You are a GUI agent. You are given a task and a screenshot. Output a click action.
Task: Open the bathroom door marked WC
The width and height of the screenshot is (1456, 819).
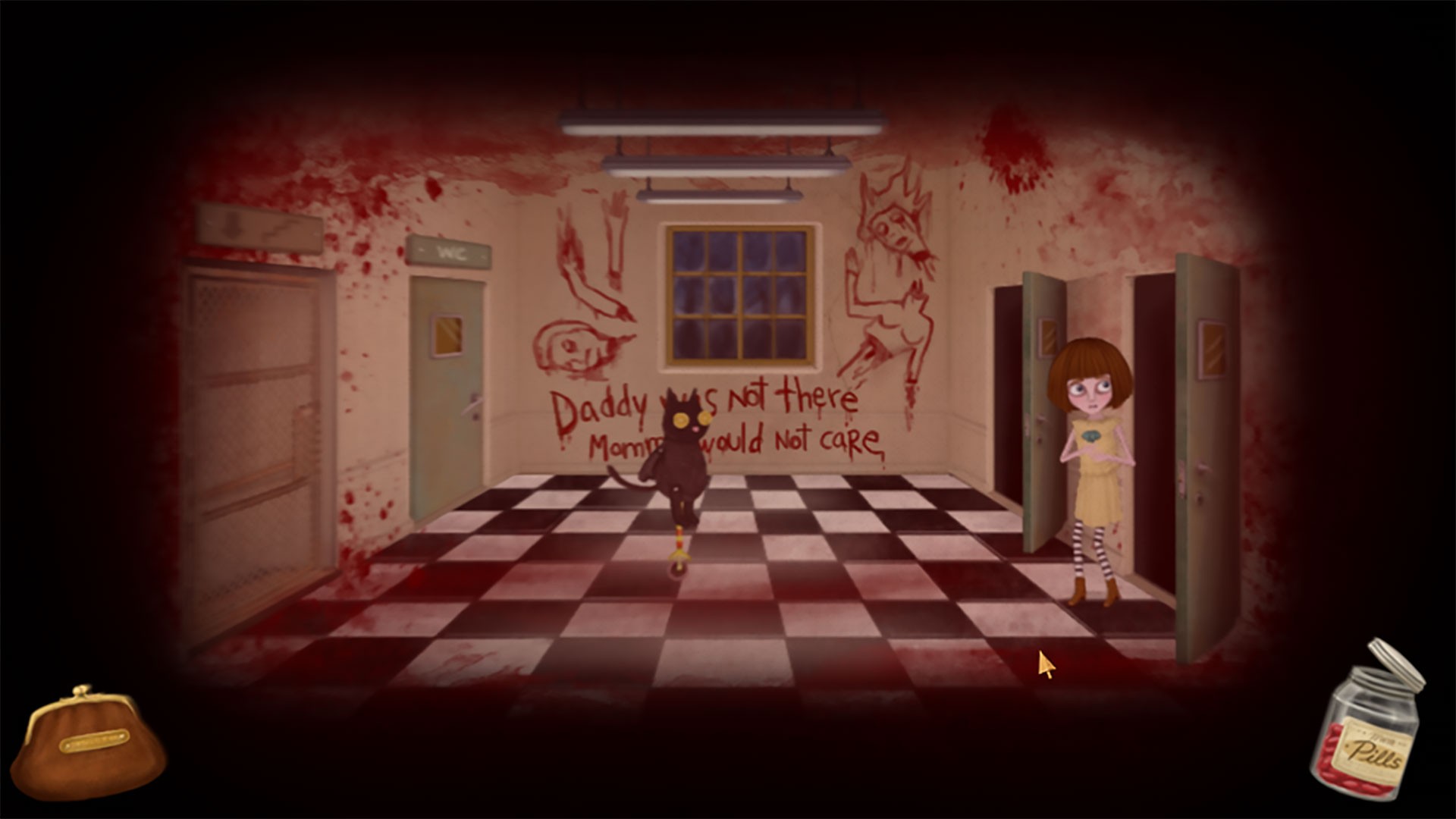click(447, 394)
